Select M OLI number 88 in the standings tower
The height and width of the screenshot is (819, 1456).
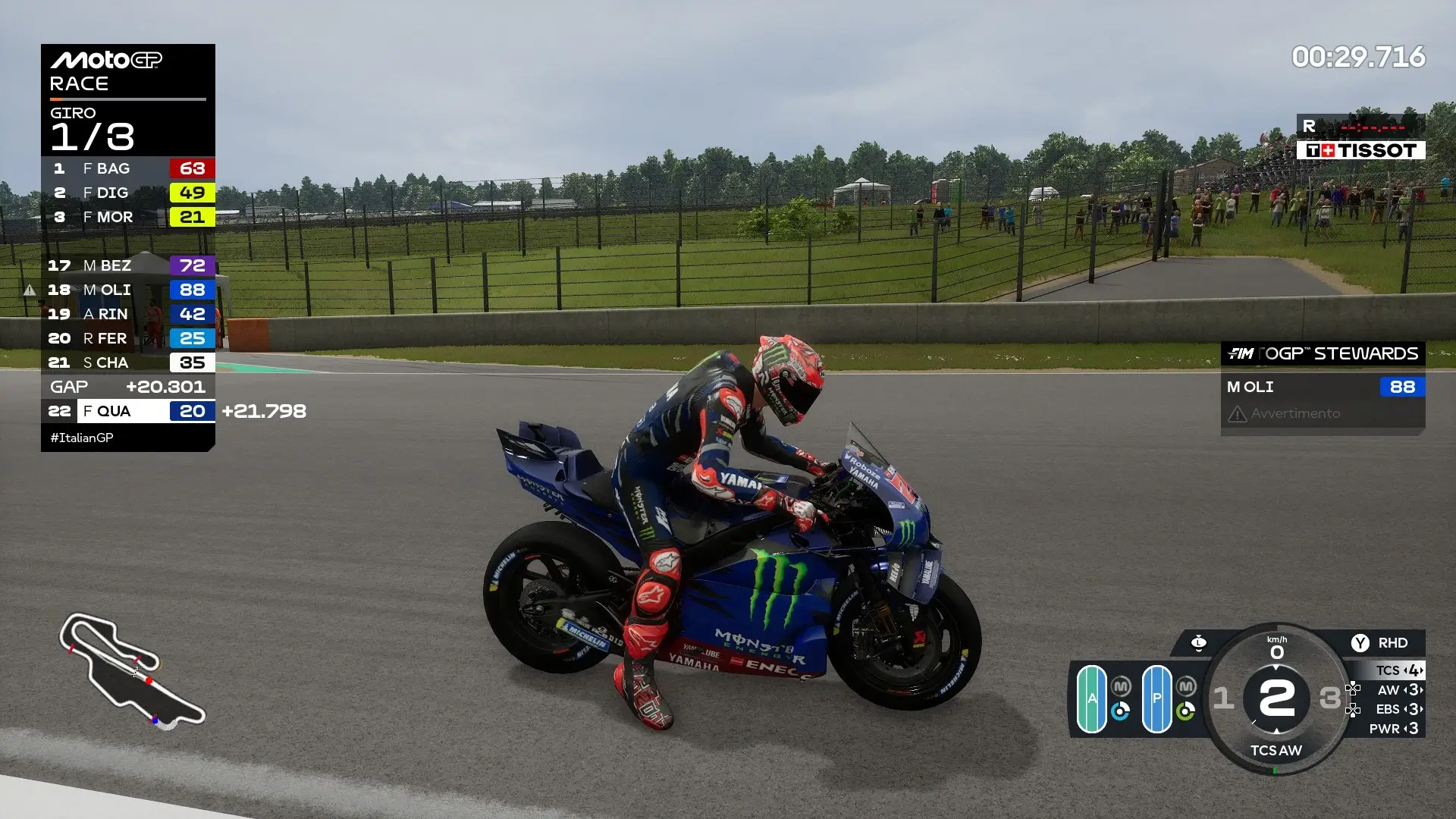(x=128, y=290)
